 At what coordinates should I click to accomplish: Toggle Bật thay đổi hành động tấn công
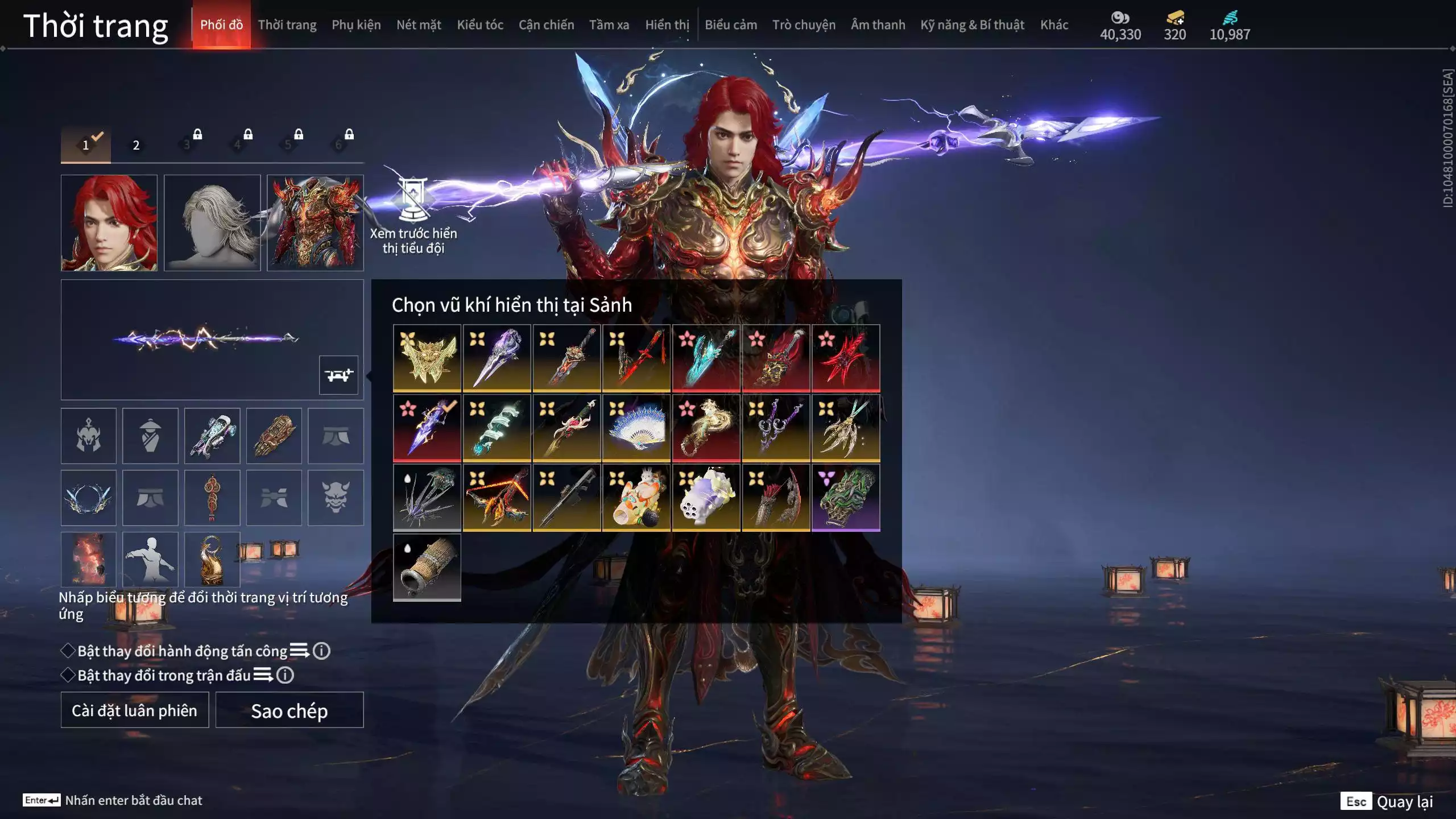[x=68, y=651]
